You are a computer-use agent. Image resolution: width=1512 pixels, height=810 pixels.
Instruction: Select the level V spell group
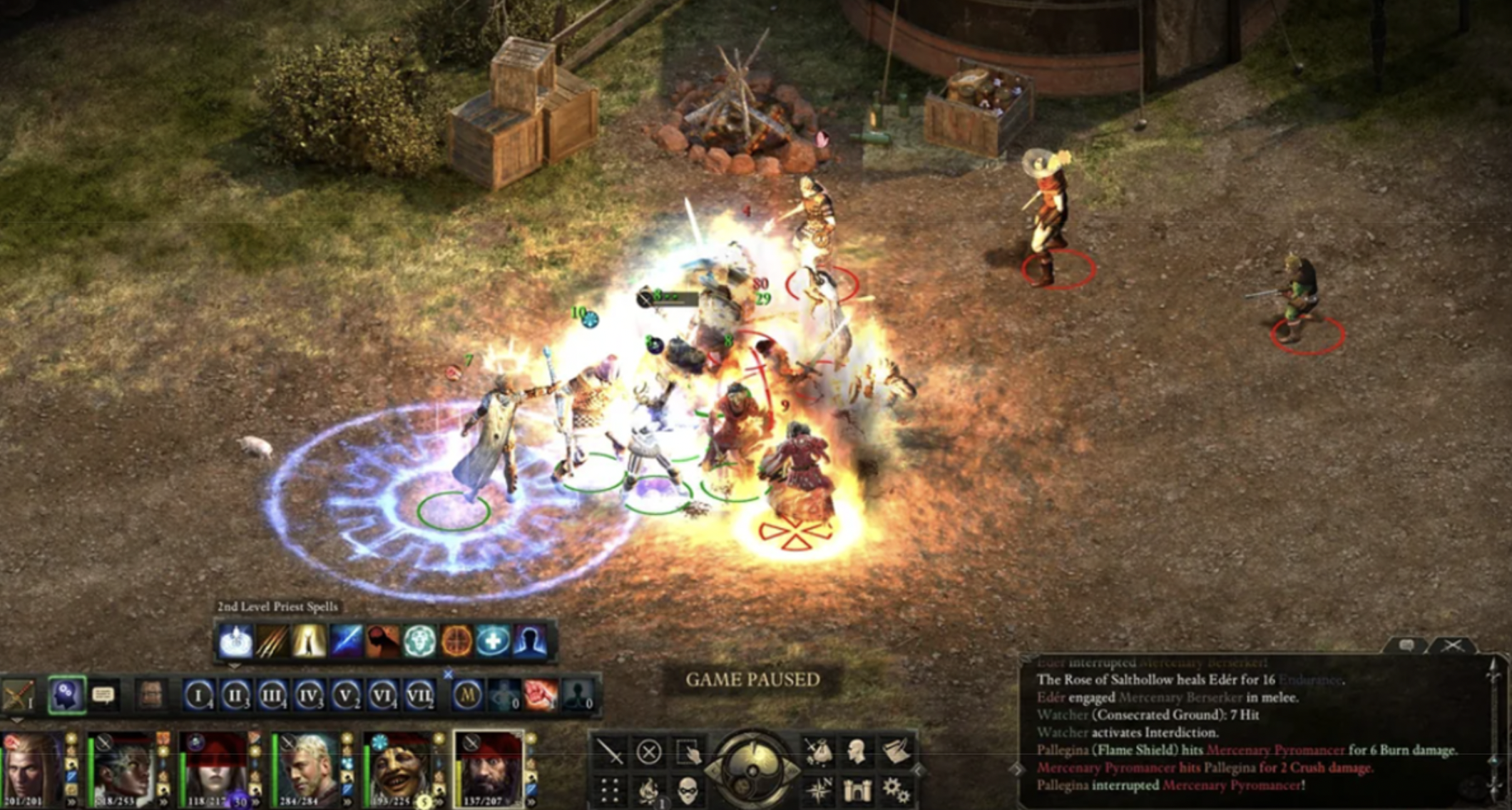(x=346, y=694)
